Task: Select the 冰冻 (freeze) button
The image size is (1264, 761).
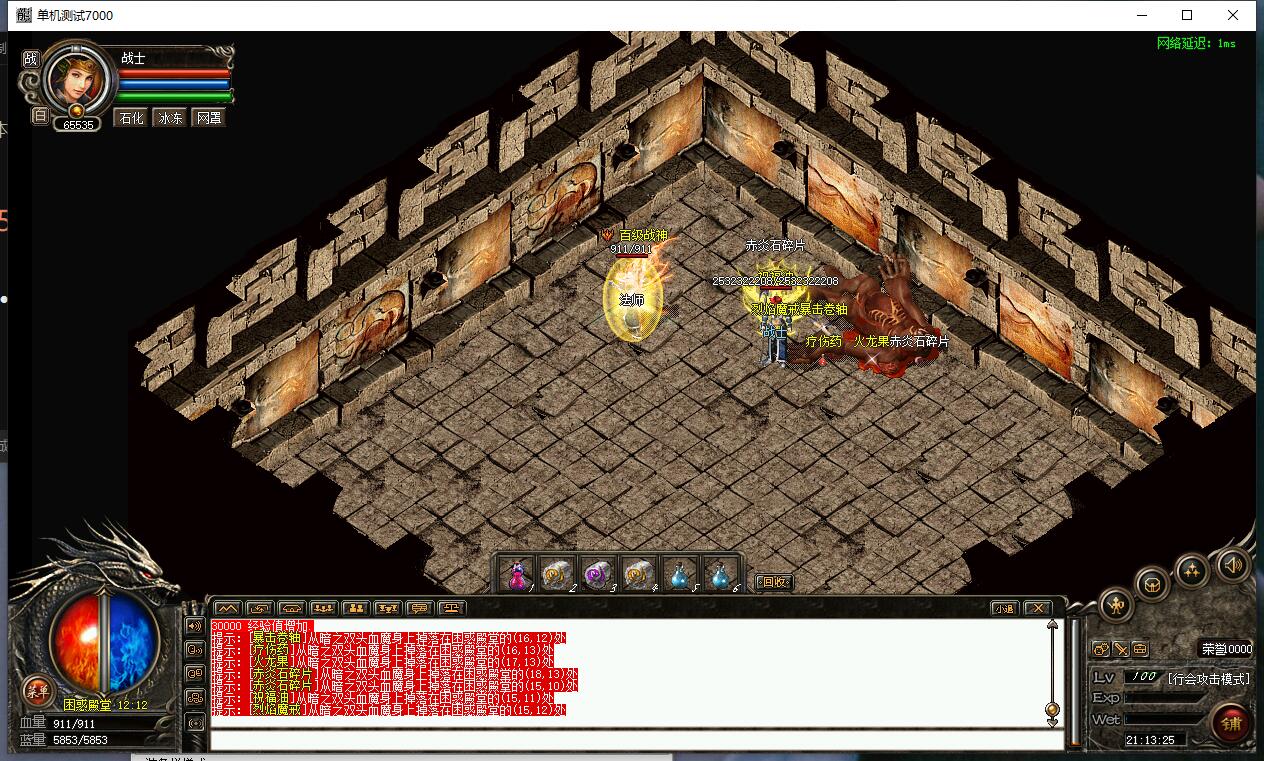Action: [170, 118]
